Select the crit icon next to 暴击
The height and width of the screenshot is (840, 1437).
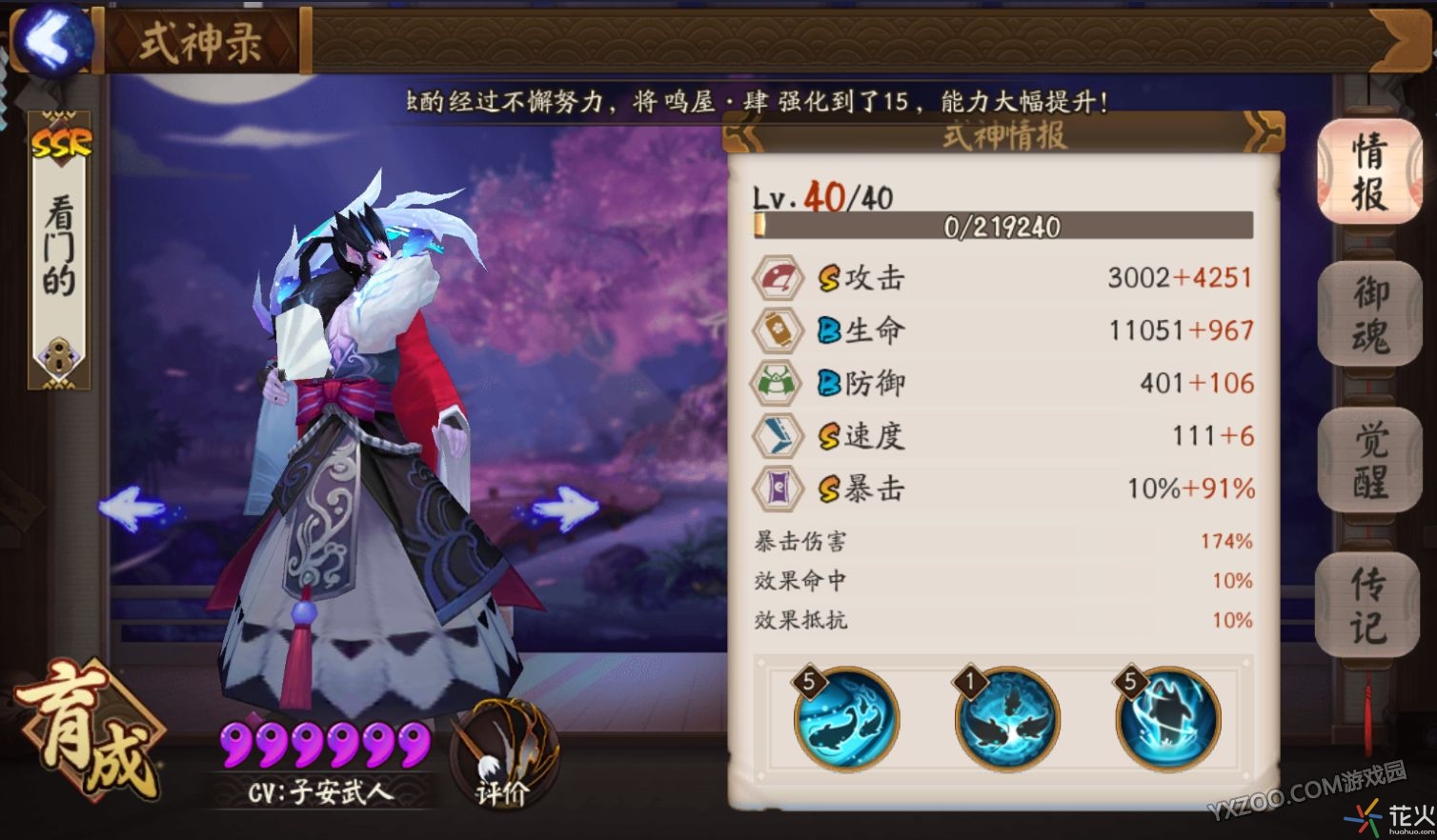778,489
